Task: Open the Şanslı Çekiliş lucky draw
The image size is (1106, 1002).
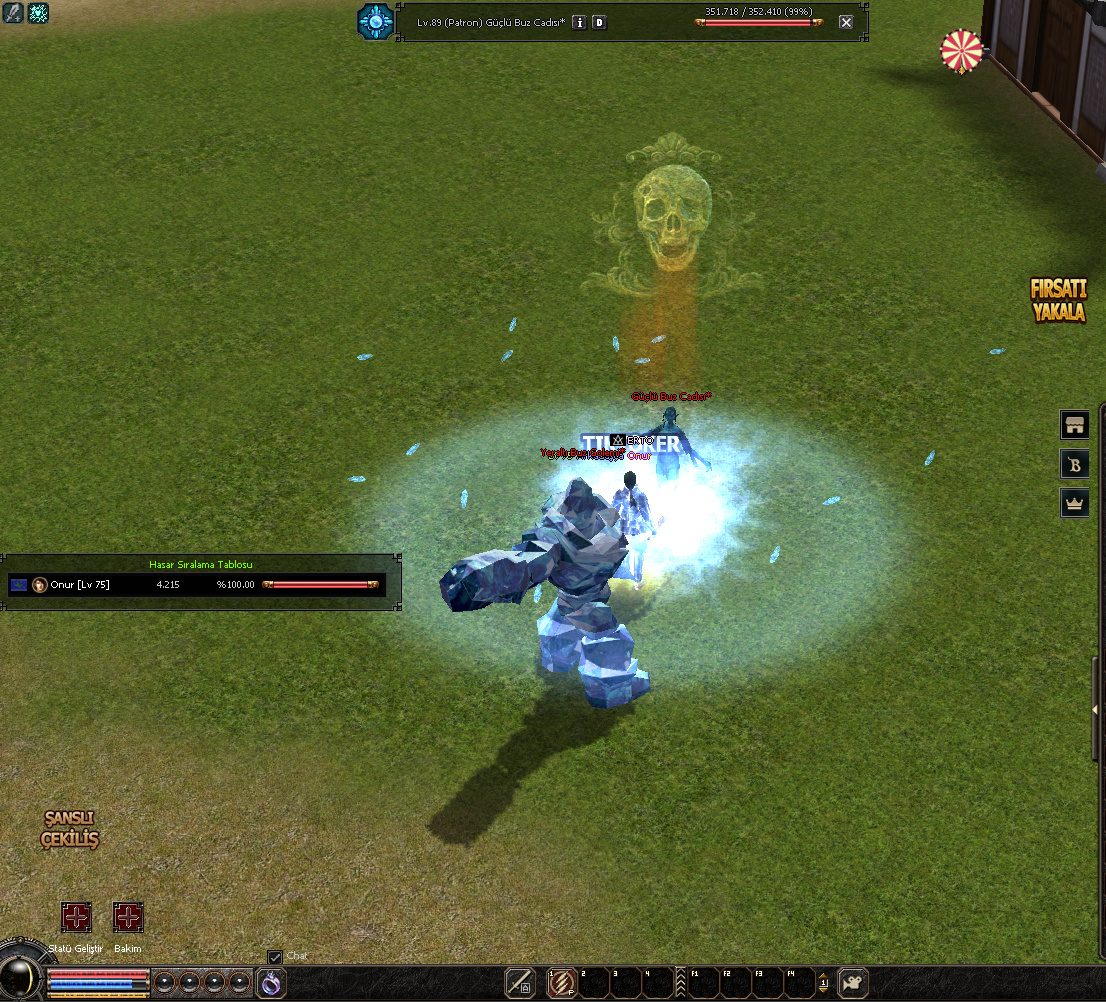Action: coord(70,829)
